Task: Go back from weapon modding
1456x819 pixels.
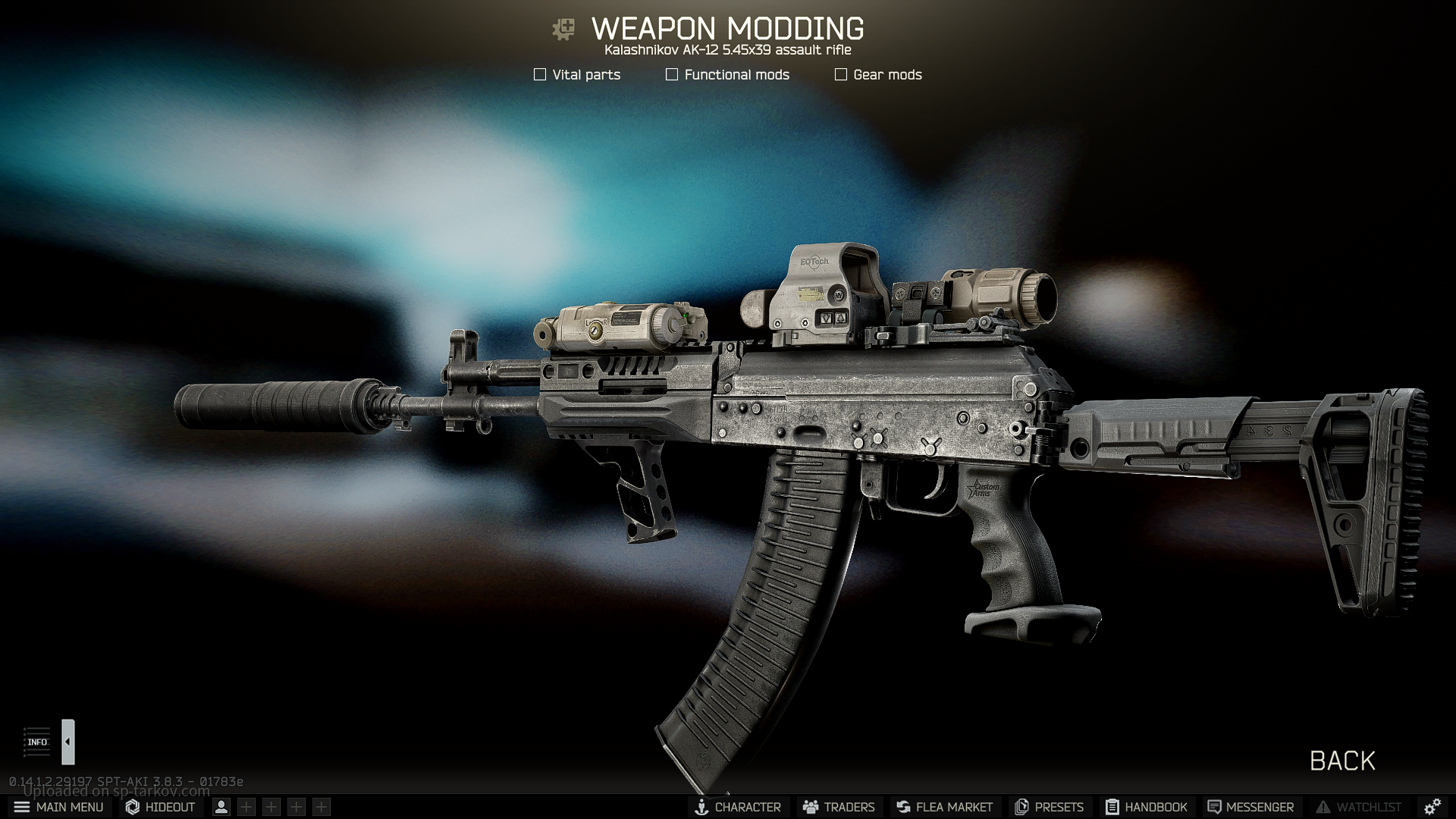Action: 1342,761
